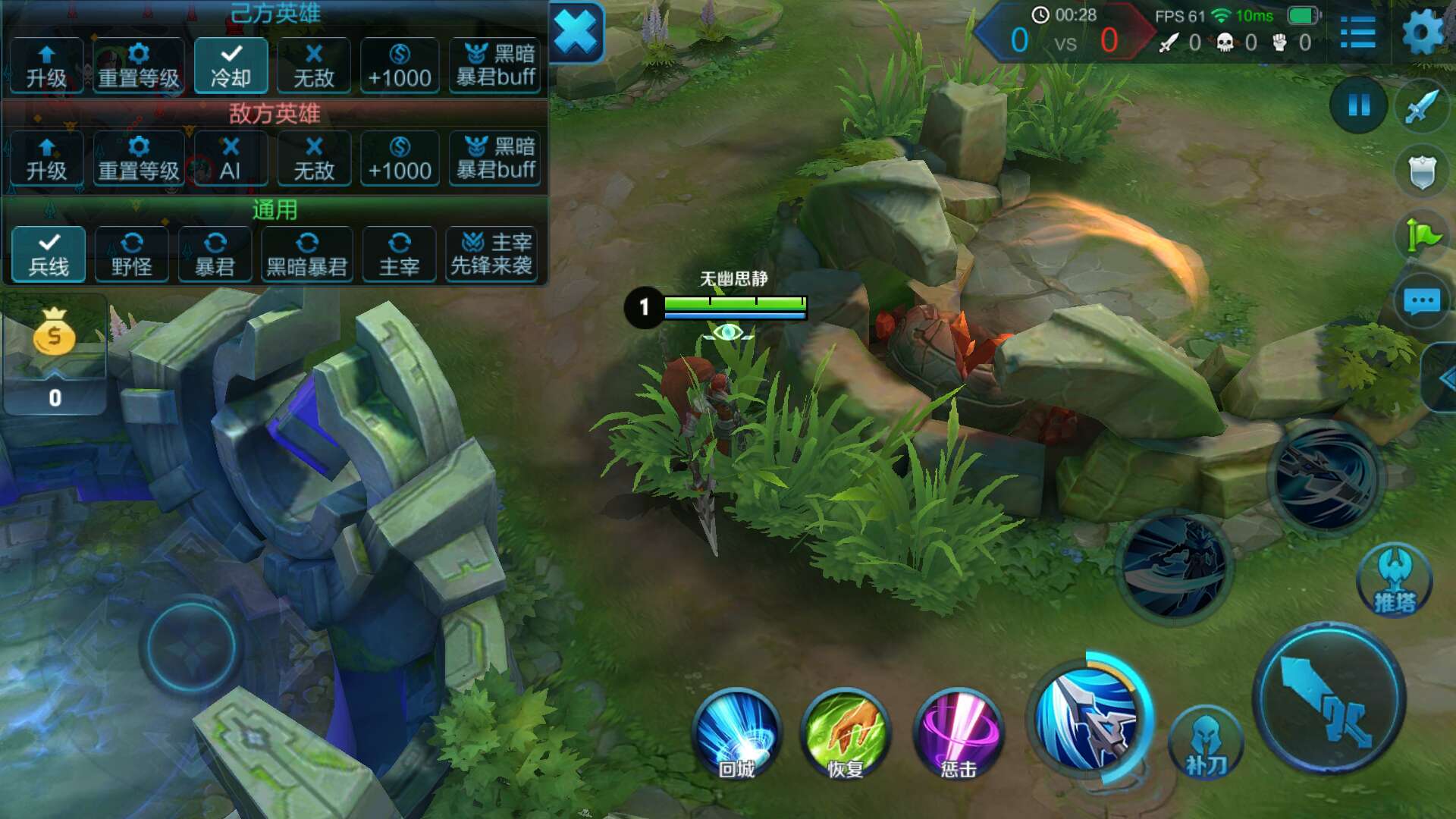Close the debug panel with the X button
This screenshot has height=819, width=1456.
[x=576, y=32]
